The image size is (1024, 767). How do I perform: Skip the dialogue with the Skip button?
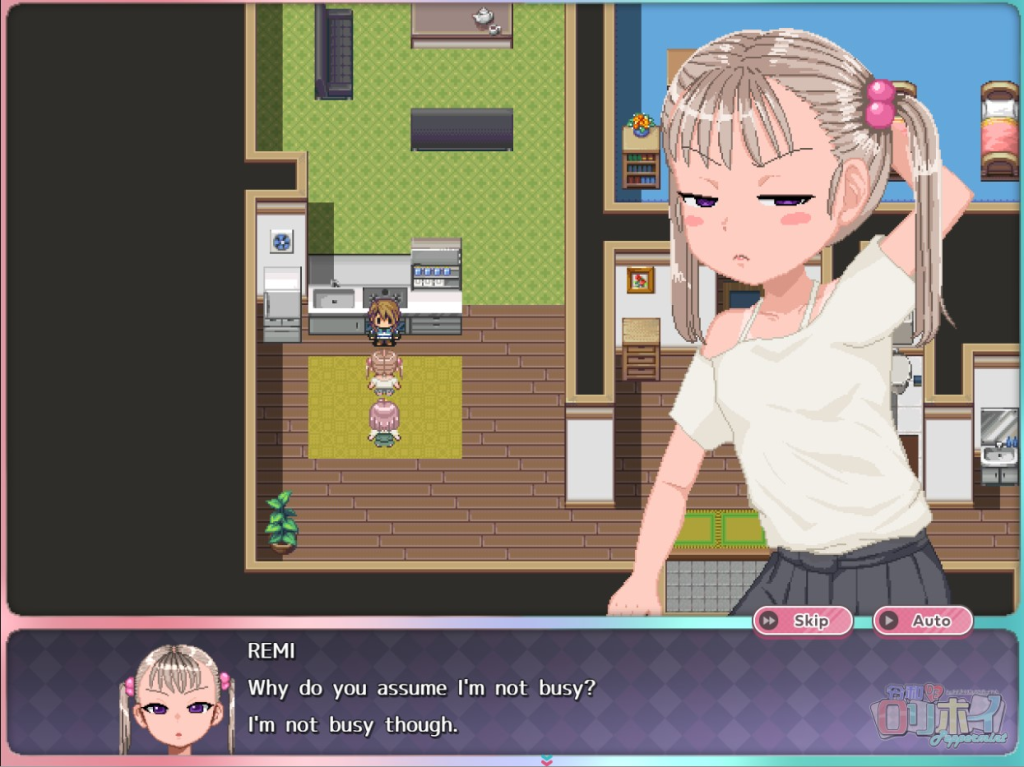tap(802, 621)
